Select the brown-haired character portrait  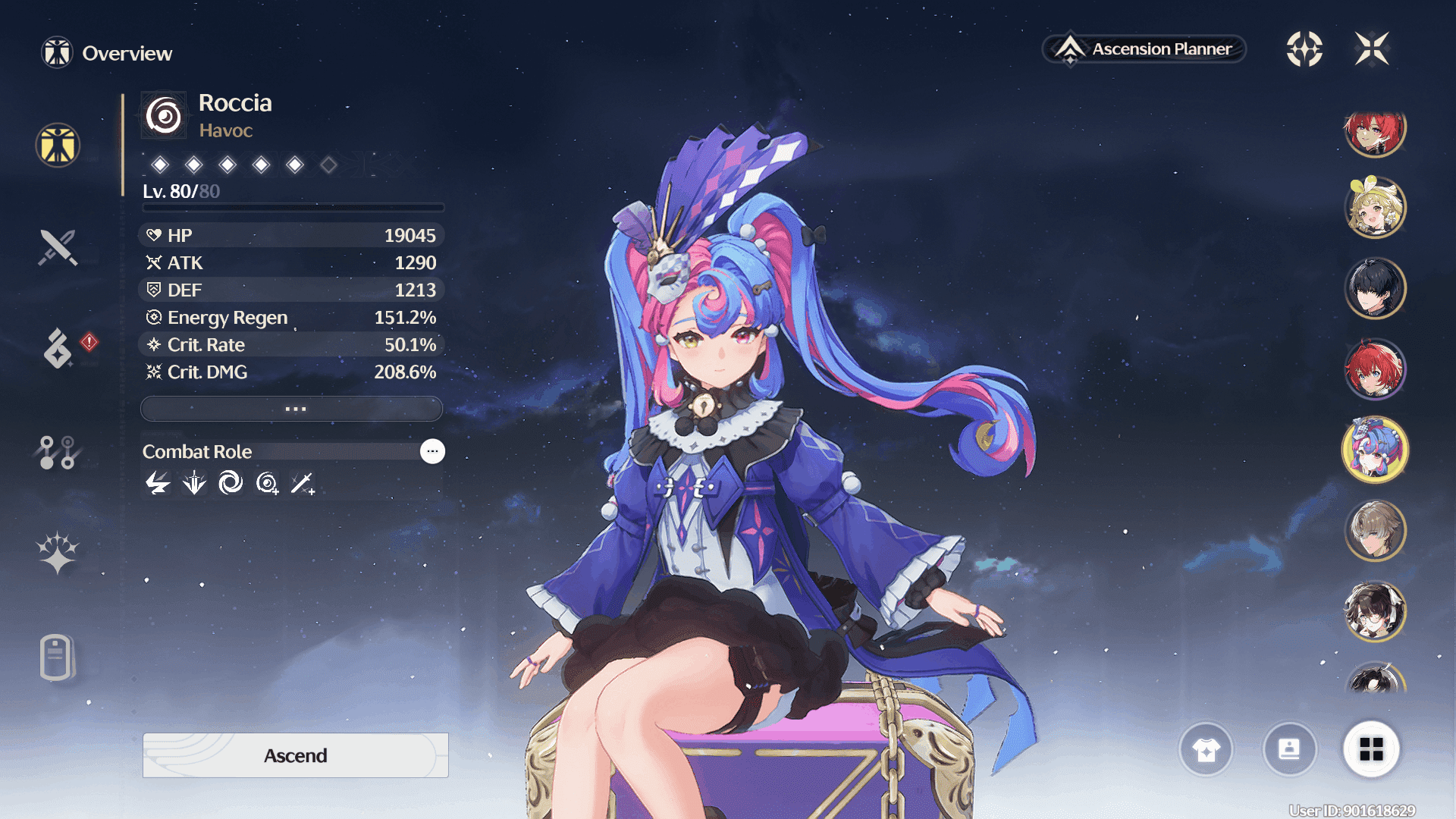pyautogui.click(x=1375, y=531)
